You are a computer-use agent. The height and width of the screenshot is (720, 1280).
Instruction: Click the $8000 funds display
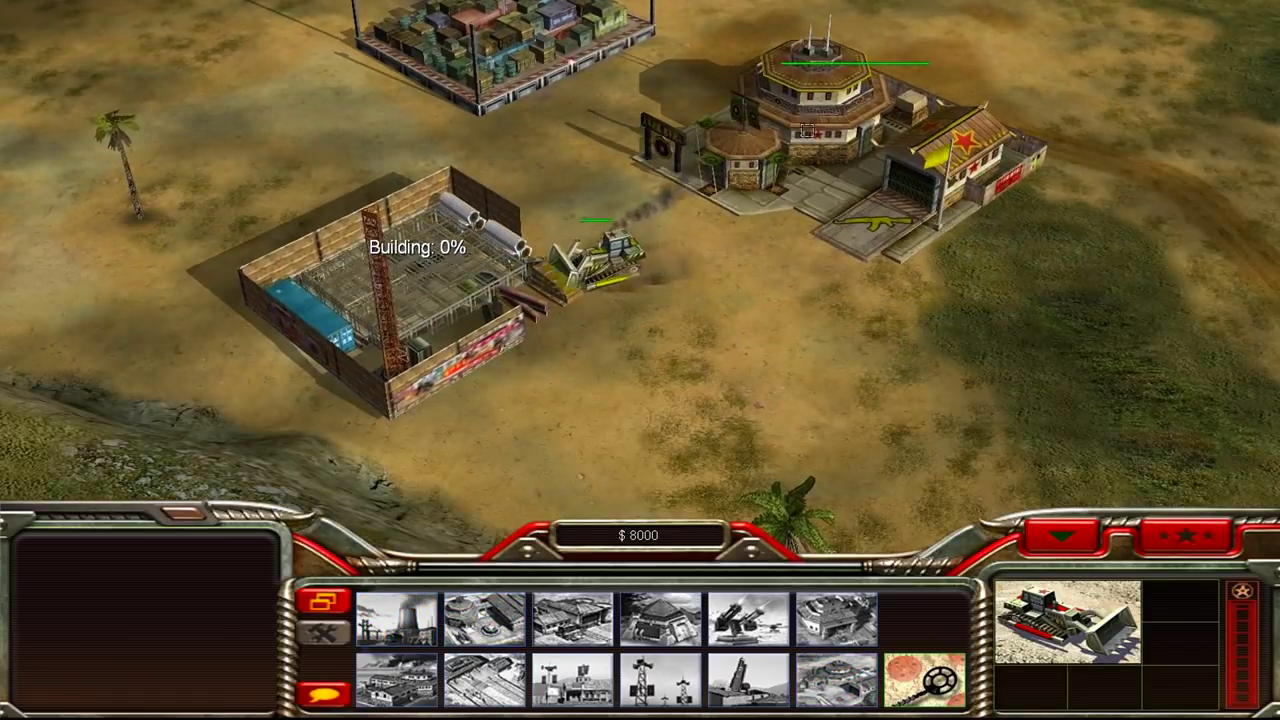coord(639,535)
